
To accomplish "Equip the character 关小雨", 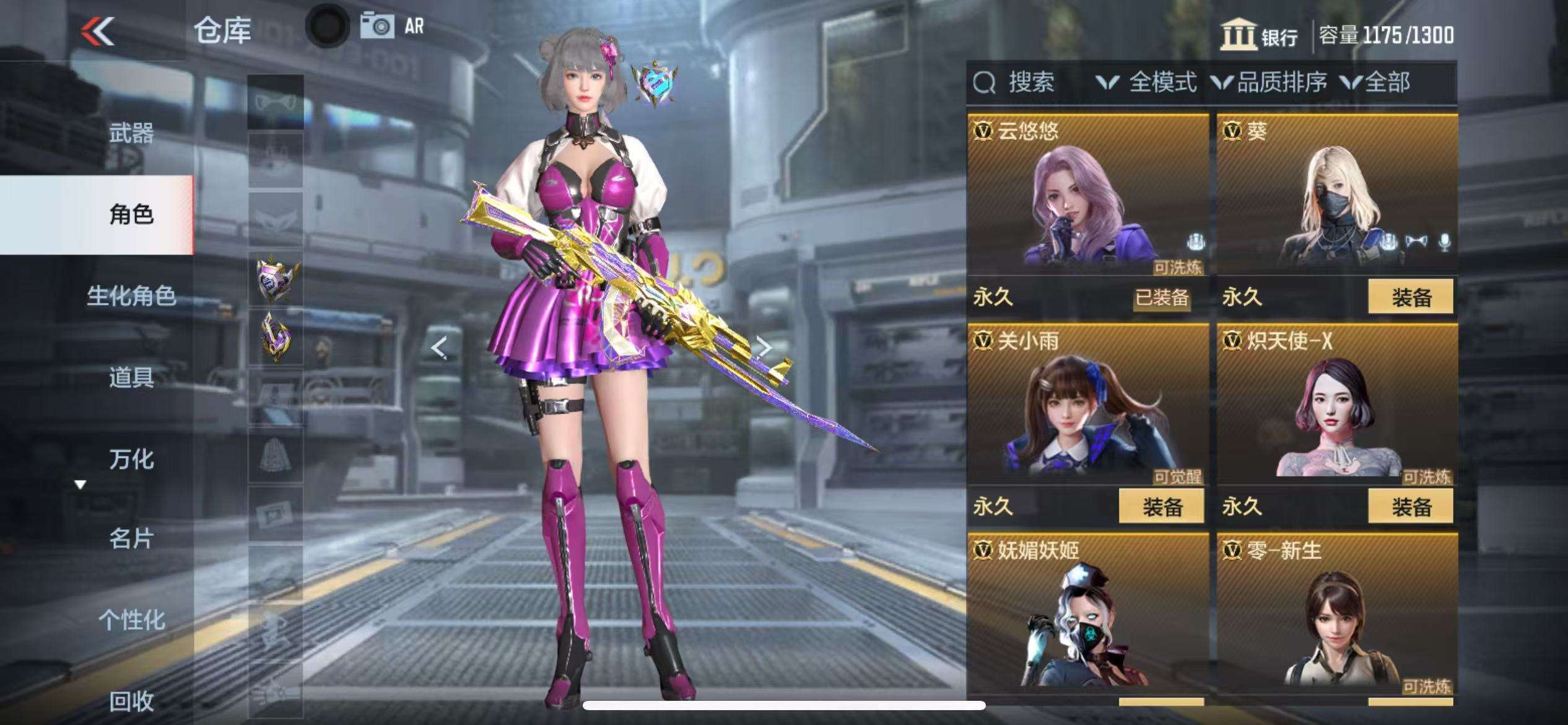I will [x=1161, y=506].
